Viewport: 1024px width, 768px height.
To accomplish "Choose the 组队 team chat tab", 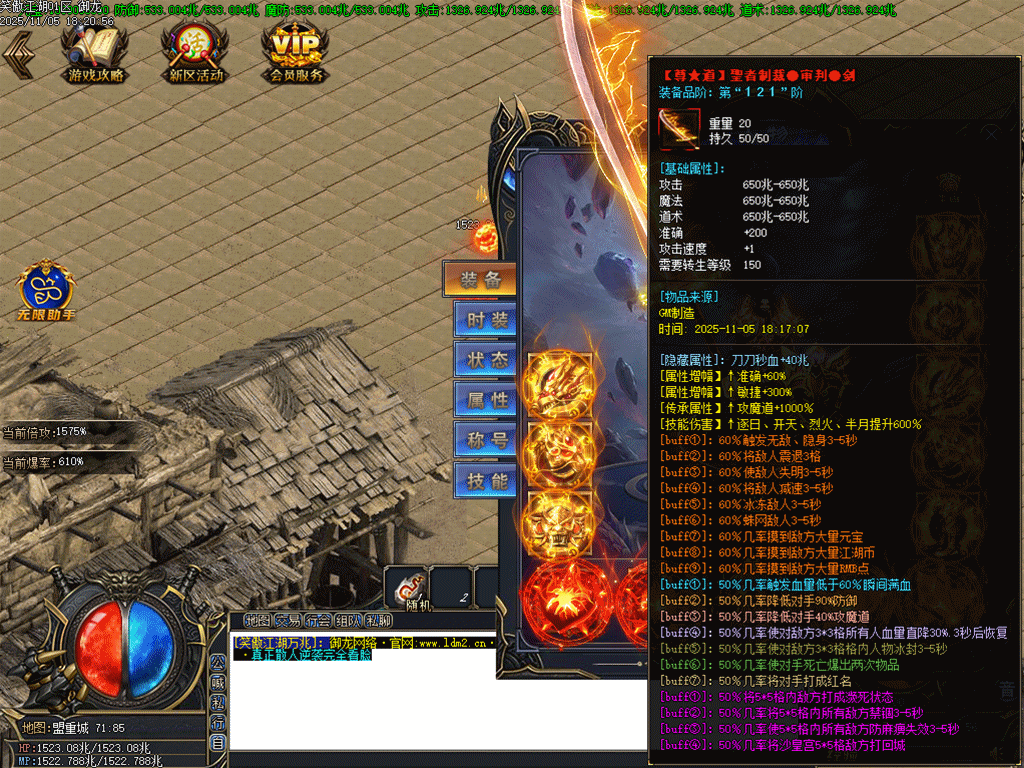I will [x=348, y=620].
